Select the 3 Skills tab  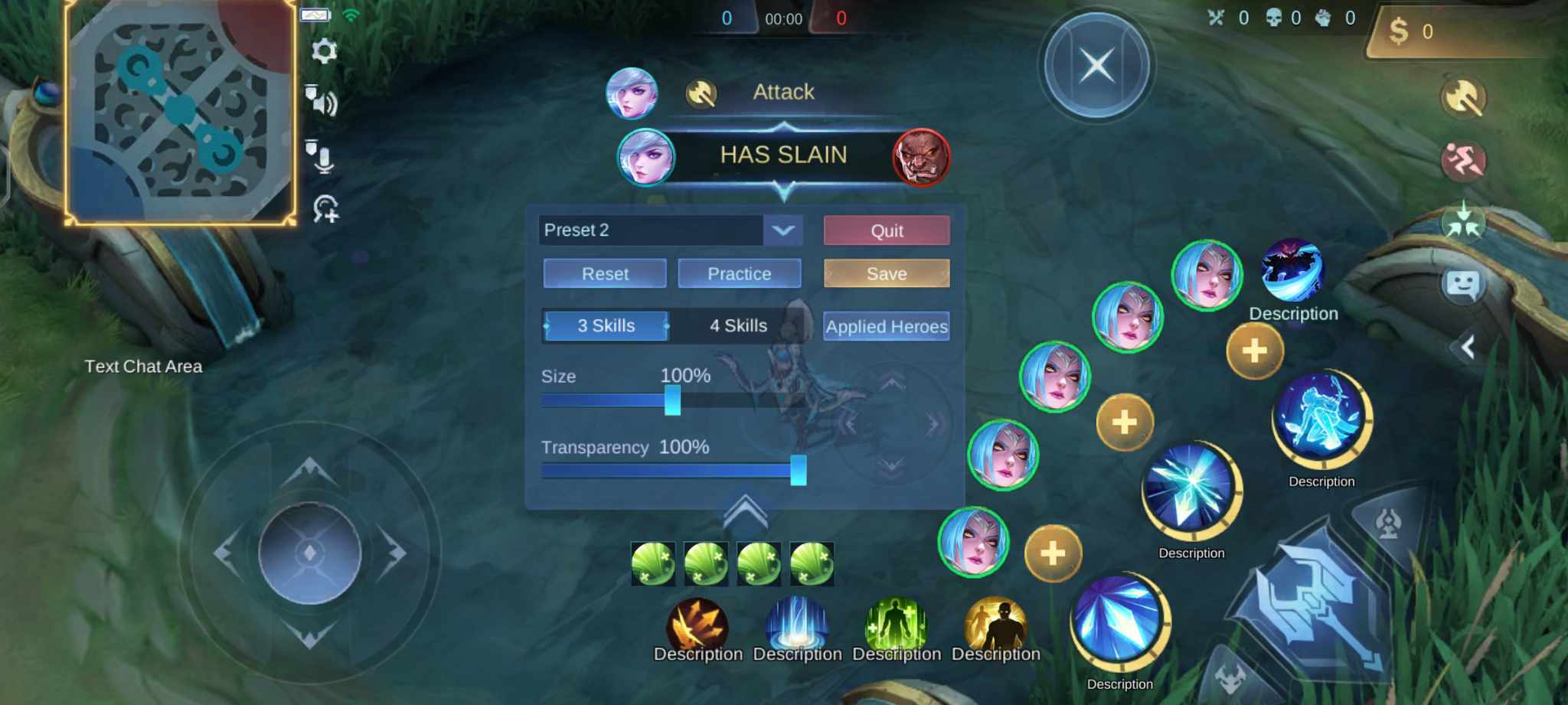tap(605, 325)
